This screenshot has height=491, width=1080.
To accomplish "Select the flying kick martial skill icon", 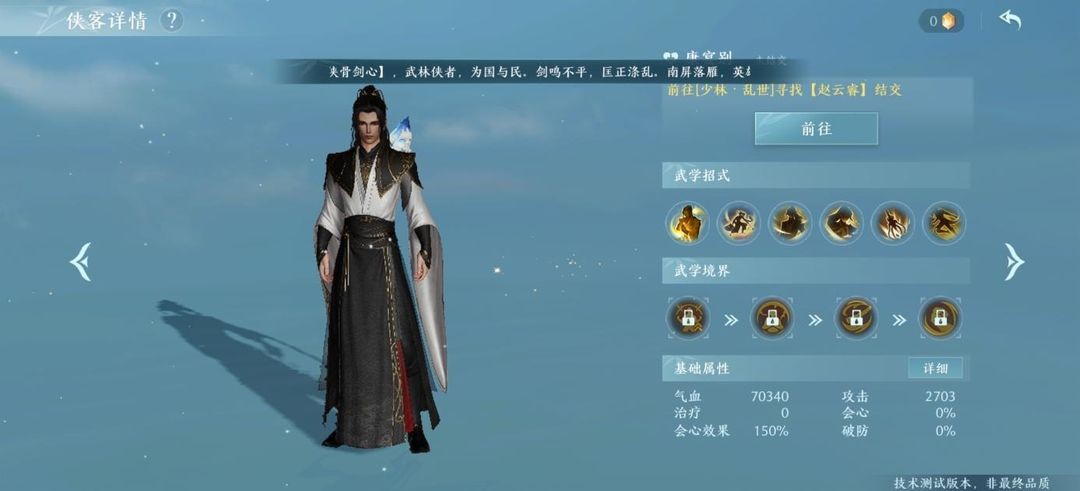I will click(x=943, y=223).
